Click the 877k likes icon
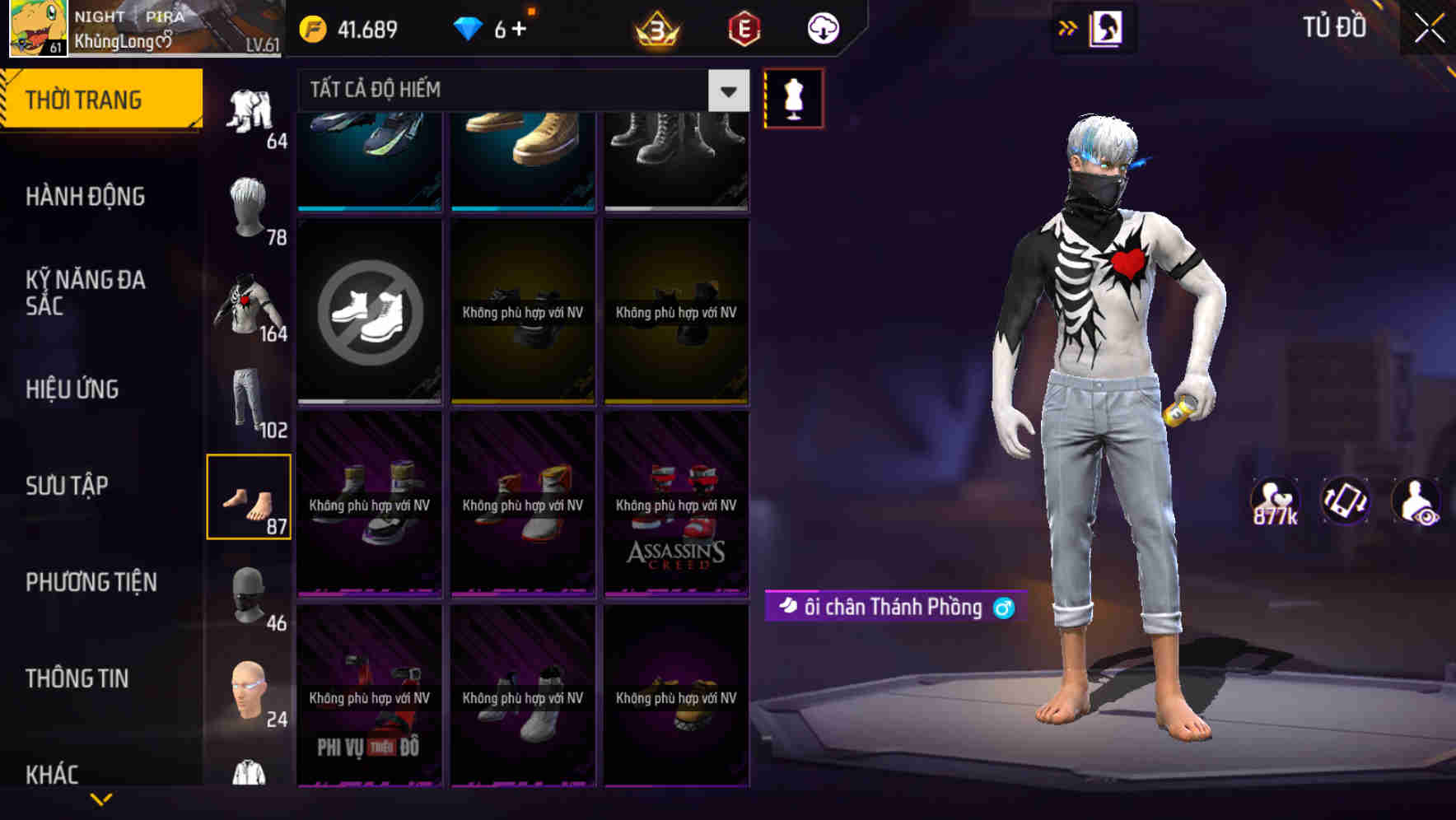Image resolution: width=1456 pixels, height=820 pixels. (1272, 502)
